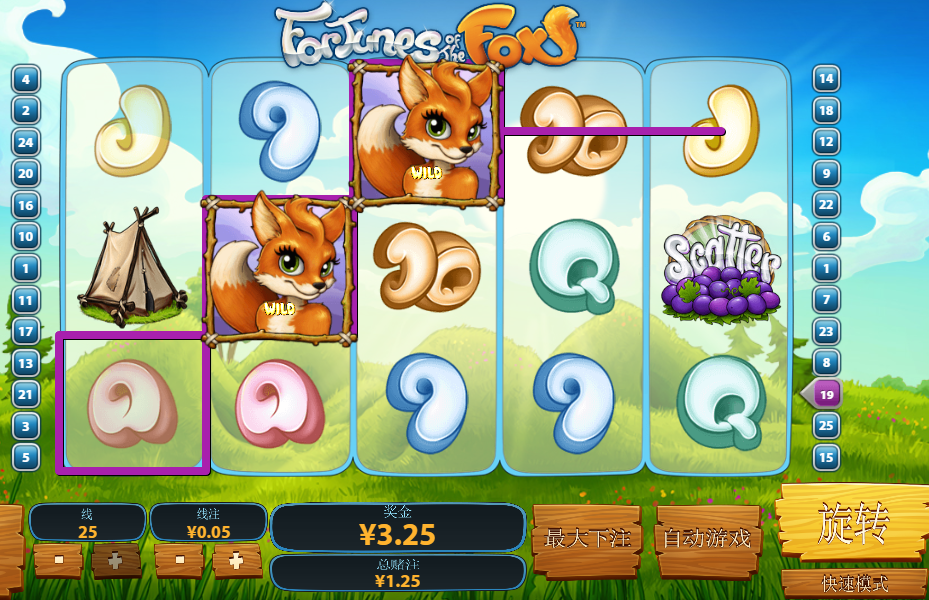The height and width of the screenshot is (600, 929).
Task: Choose payline 5 marker
Action: pos(25,457)
